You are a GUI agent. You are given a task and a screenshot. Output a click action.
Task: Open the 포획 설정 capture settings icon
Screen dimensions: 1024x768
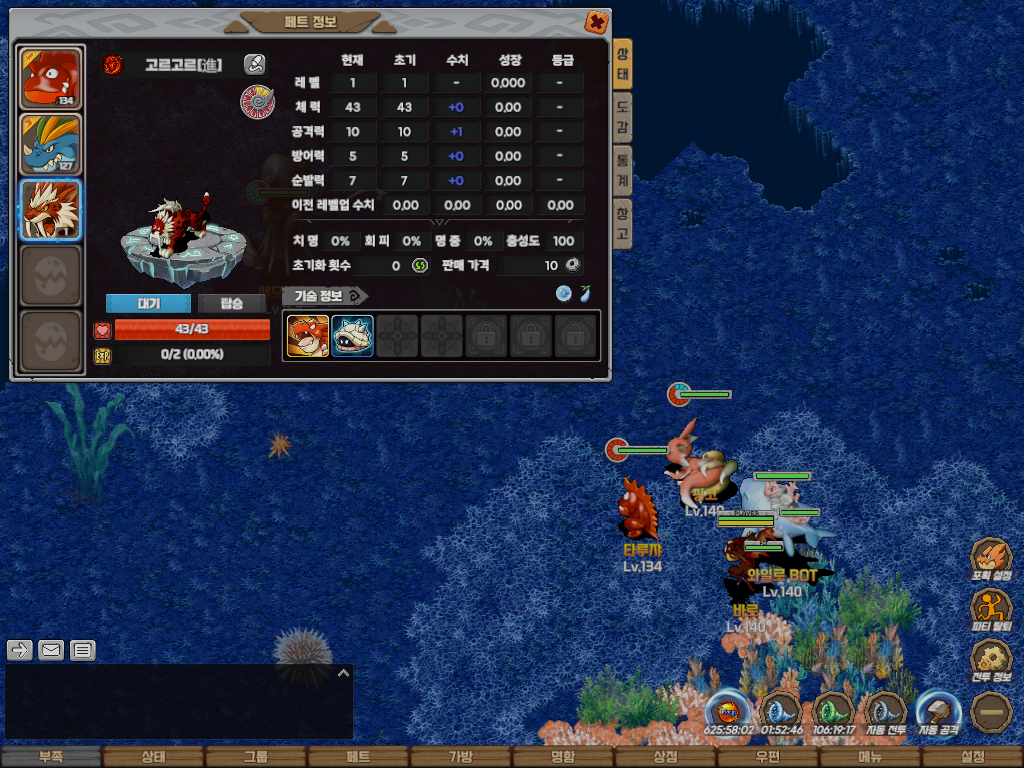992,558
